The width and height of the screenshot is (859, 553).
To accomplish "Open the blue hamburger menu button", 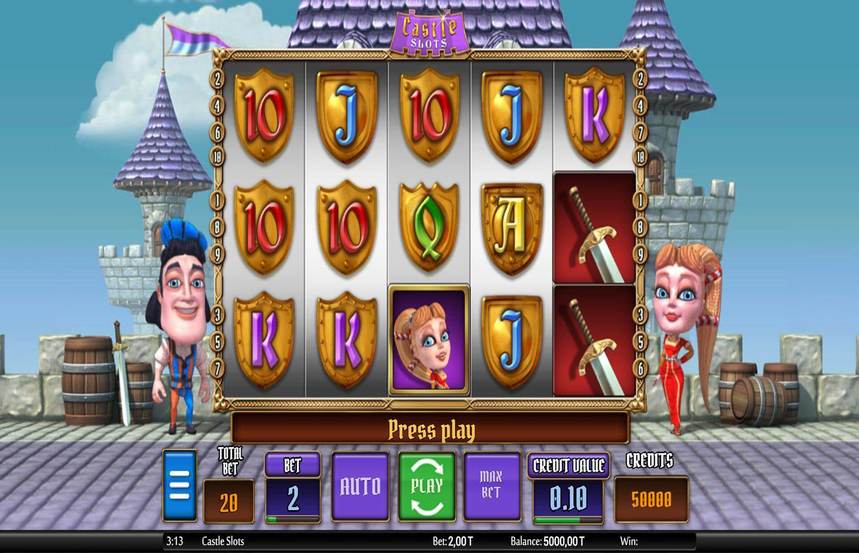I will click(179, 486).
